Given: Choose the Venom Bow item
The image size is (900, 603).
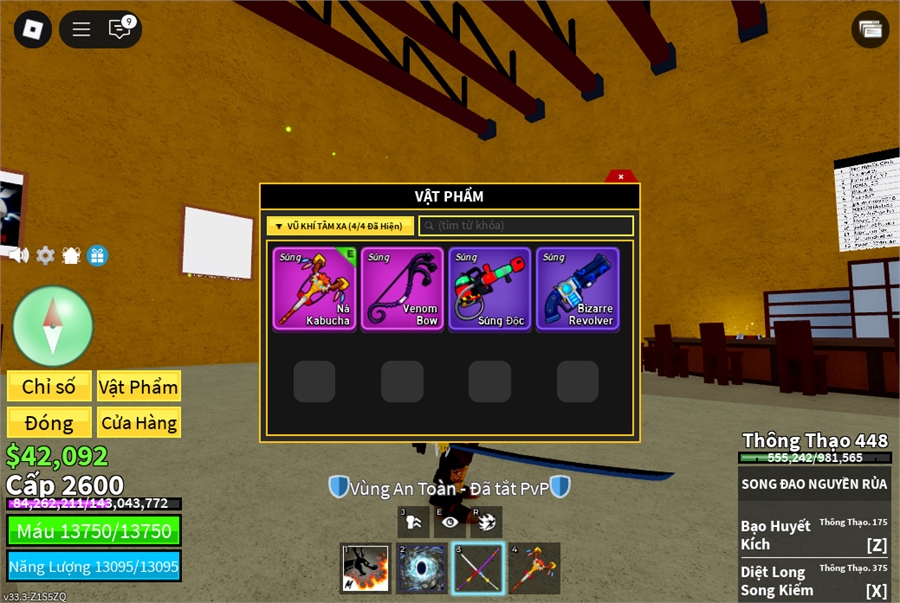Looking at the screenshot, I should click(x=402, y=288).
